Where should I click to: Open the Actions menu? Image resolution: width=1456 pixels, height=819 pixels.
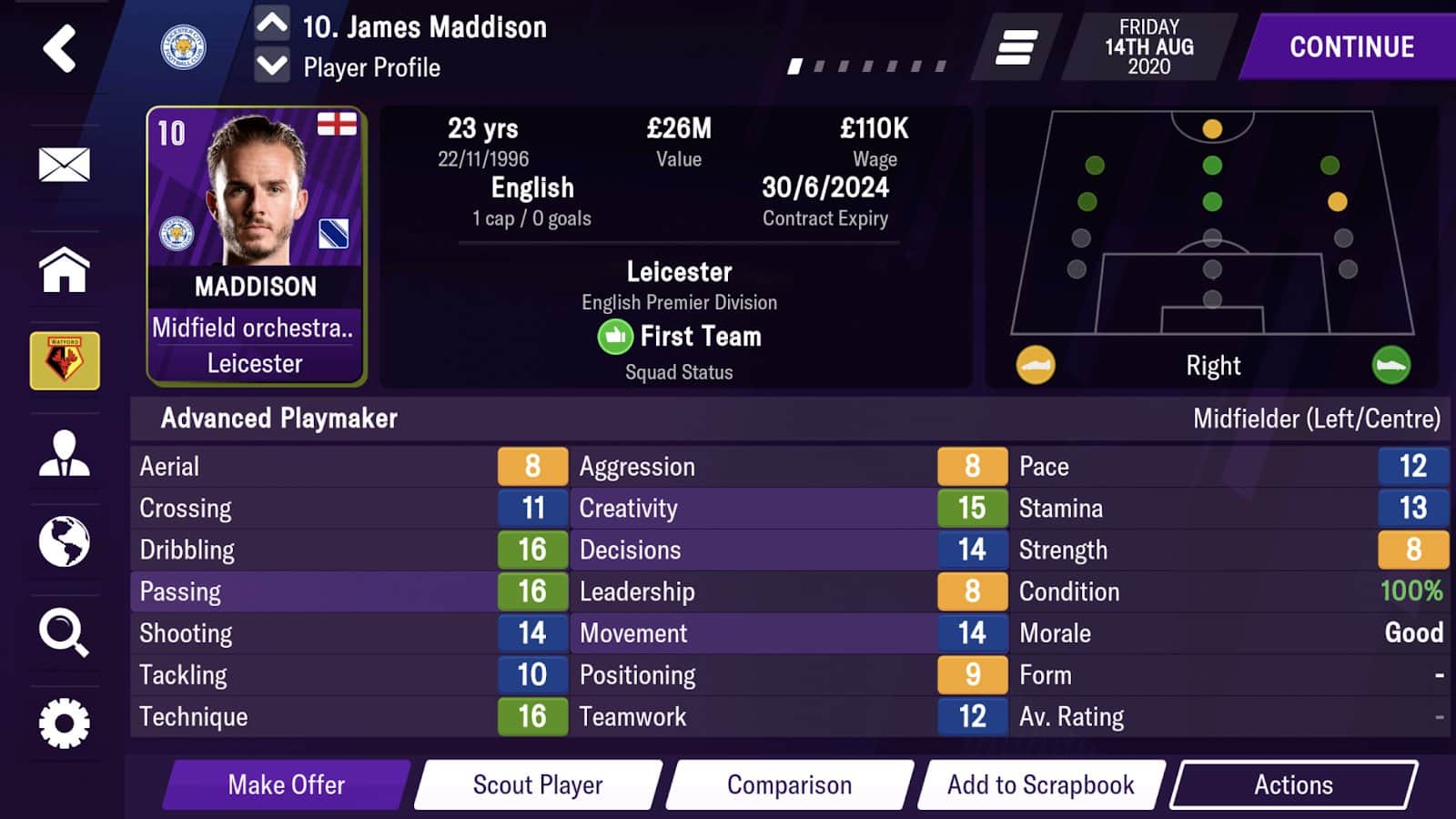point(1293,784)
